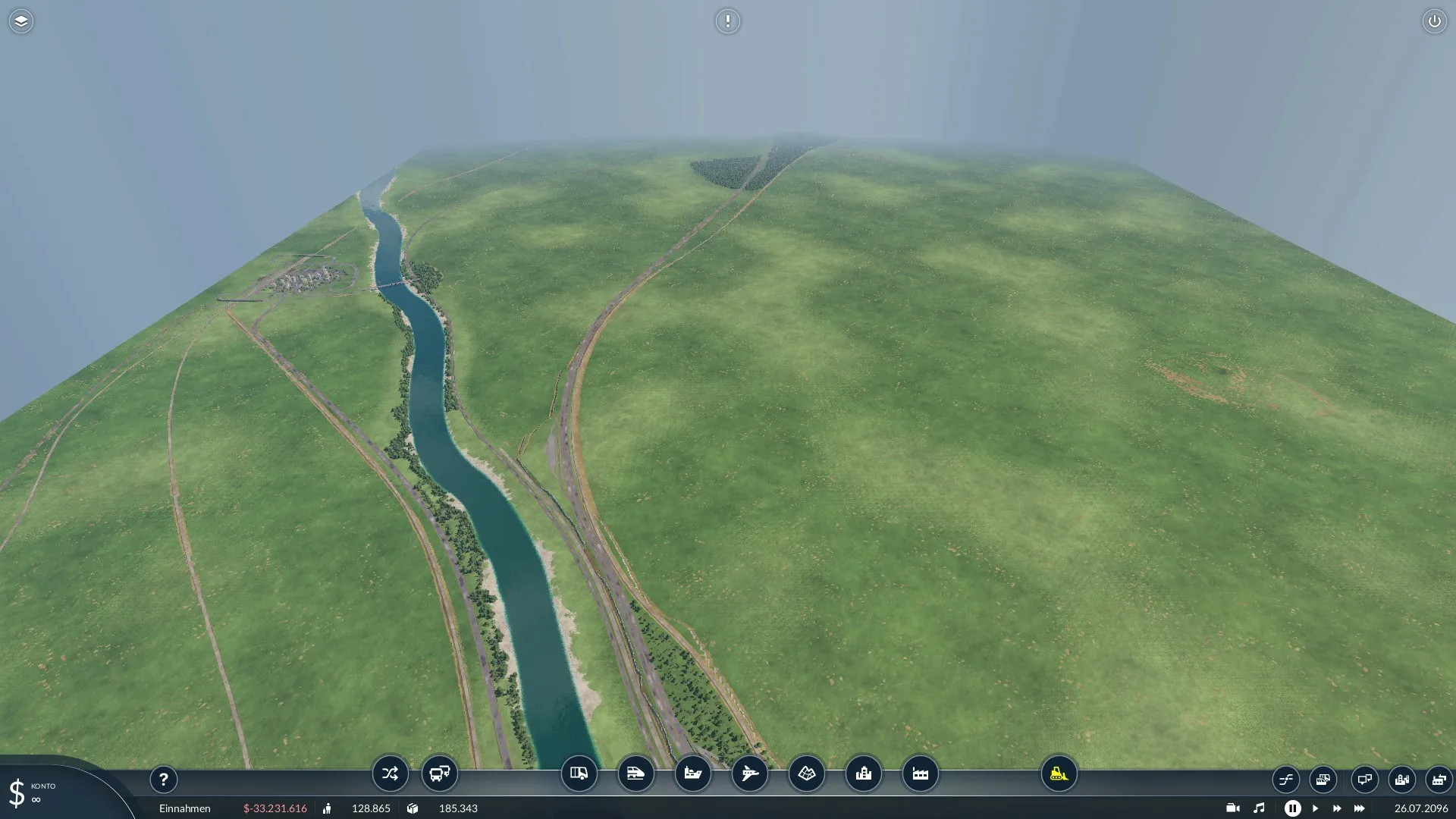1456x819 pixels.
Task: Open the ship and harbor construction menu
Action: (x=693, y=773)
